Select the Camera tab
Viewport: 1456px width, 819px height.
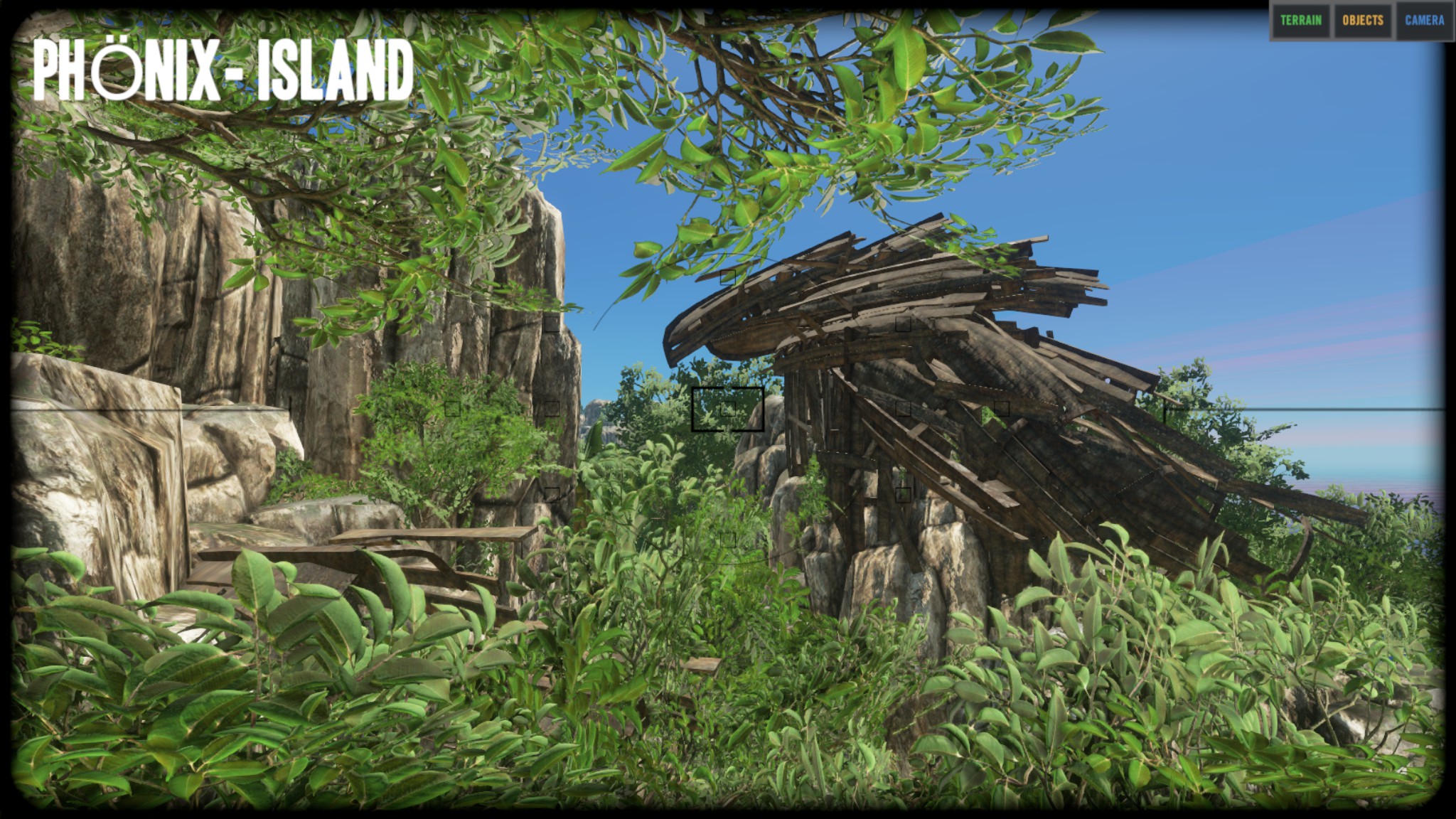1424,21
